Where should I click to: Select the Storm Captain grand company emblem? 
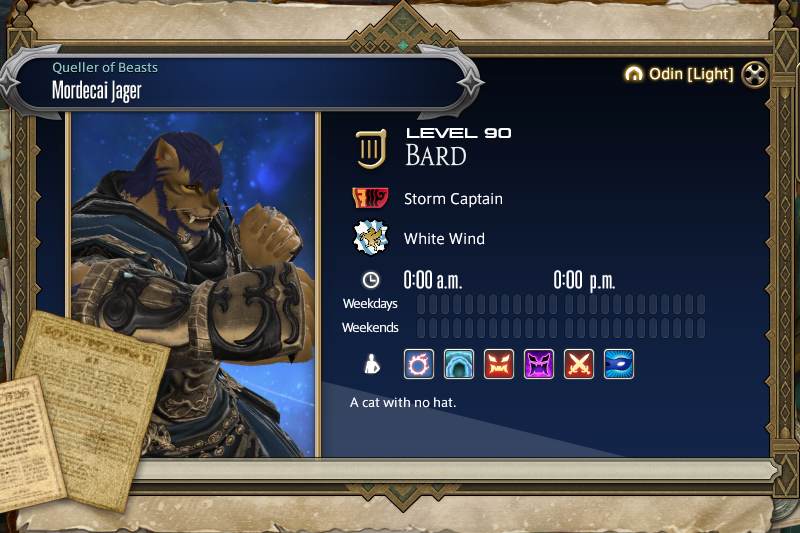pos(371,198)
